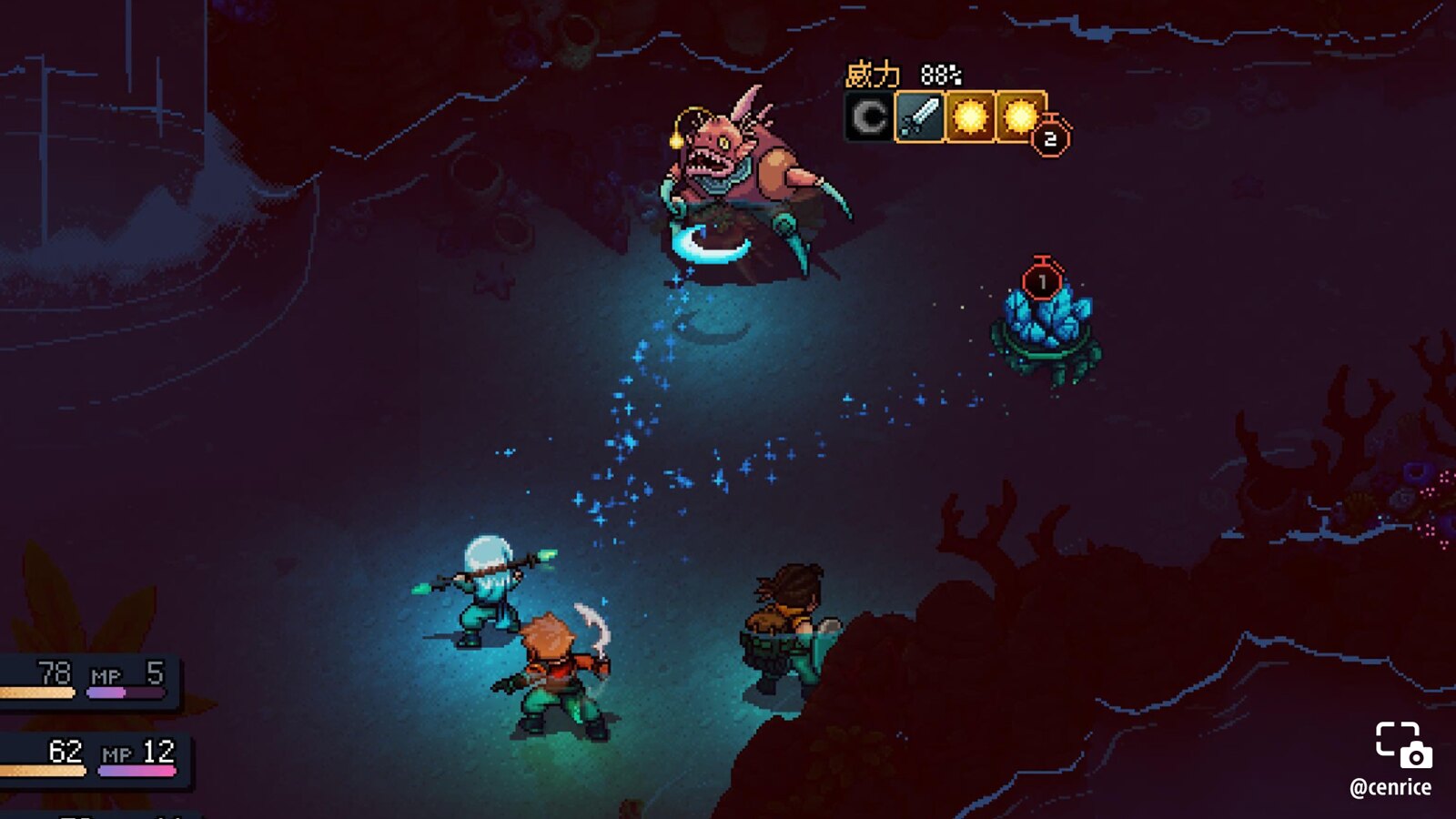Image resolution: width=1456 pixels, height=819 pixels.
Task: Select the sword lock icon
Action: [919, 116]
